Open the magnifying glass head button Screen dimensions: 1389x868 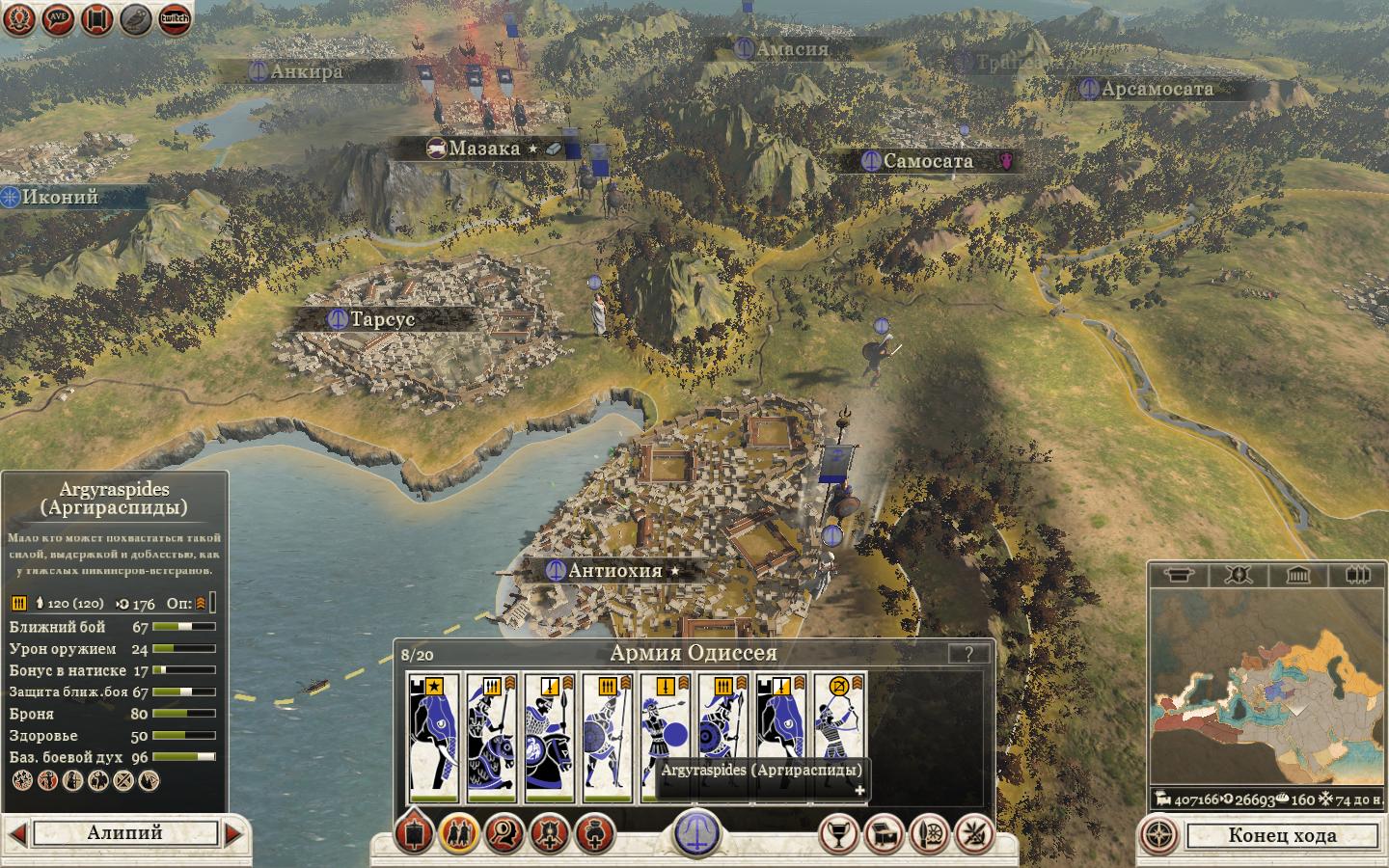(x=504, y=833)
